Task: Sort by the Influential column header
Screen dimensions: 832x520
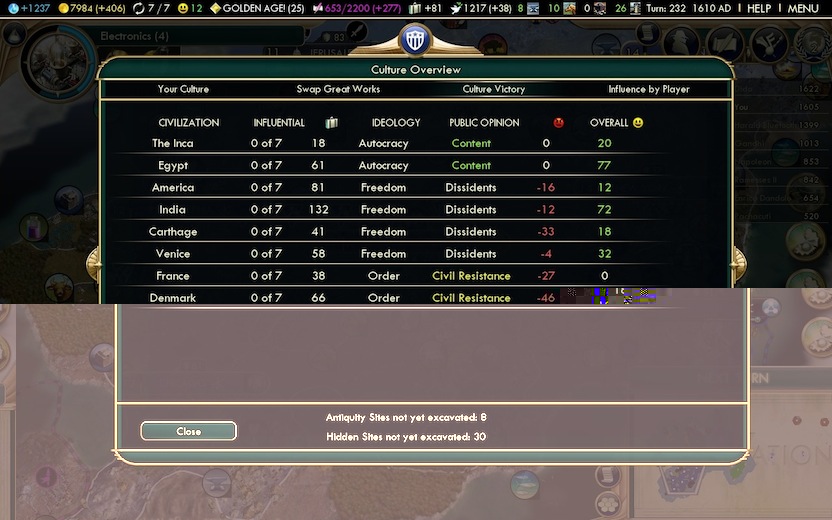Action: pos(279,123)
